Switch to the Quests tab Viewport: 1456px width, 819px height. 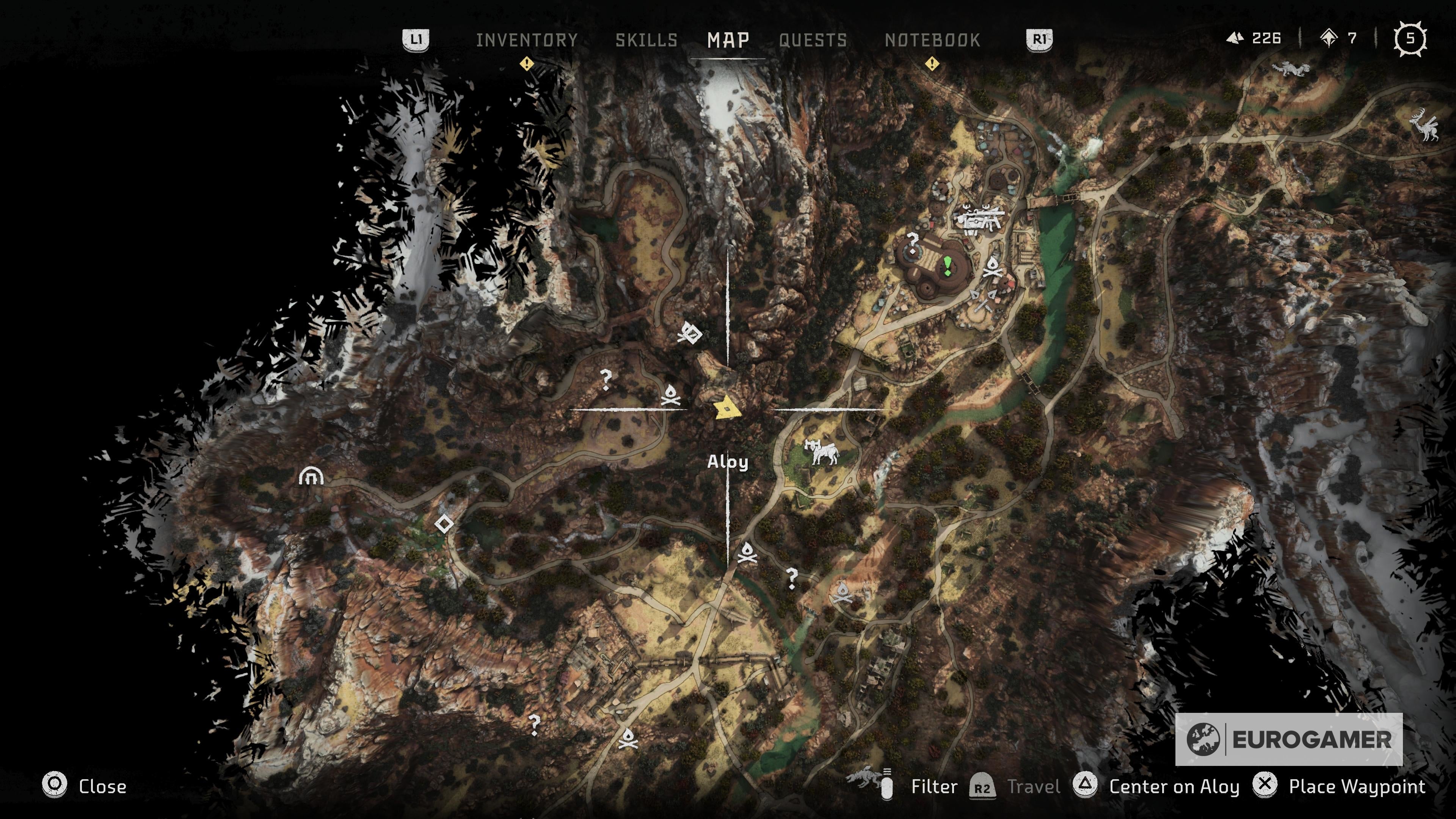(812, 39)
